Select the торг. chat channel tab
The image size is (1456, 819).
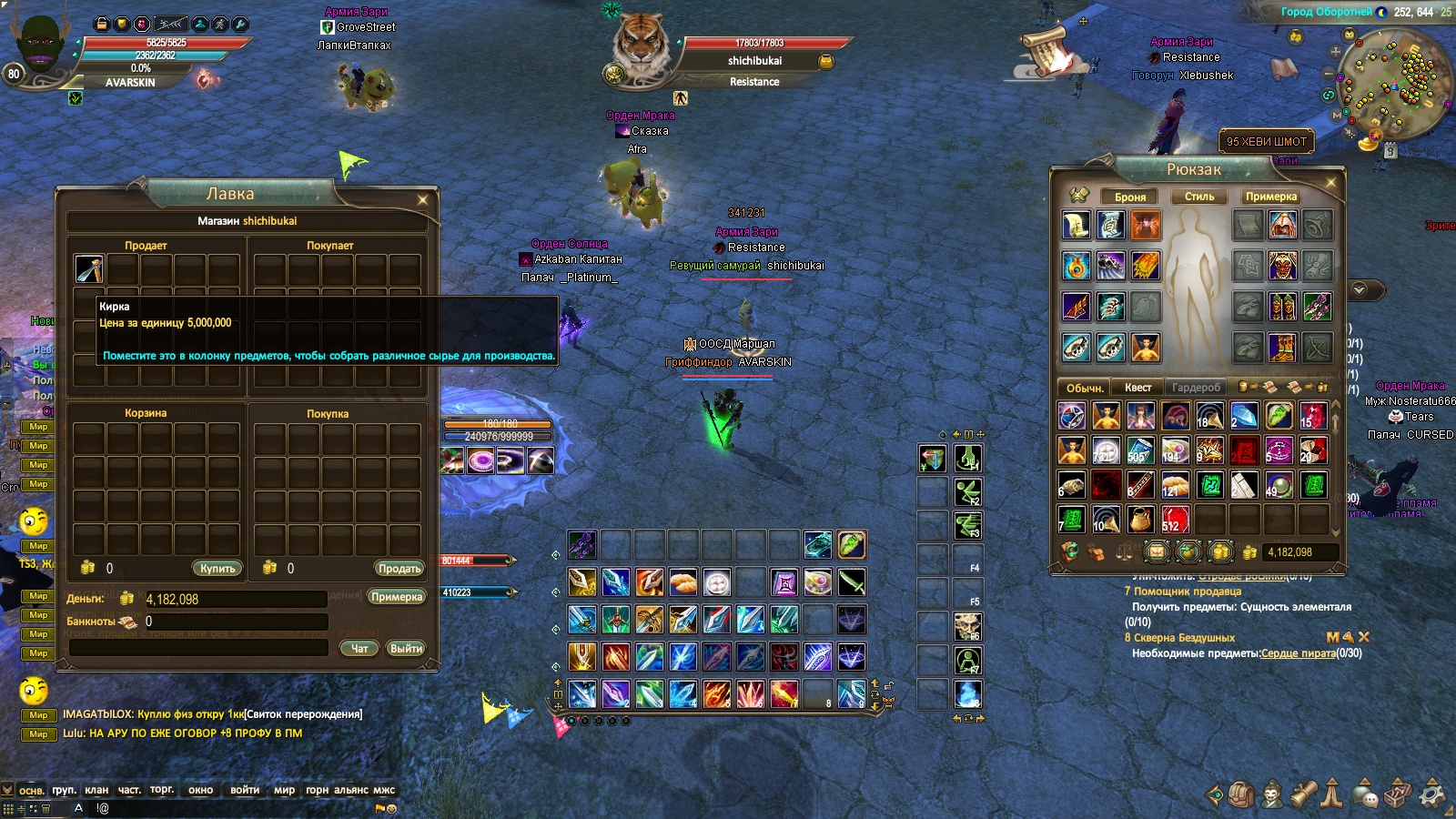[162, 790]
